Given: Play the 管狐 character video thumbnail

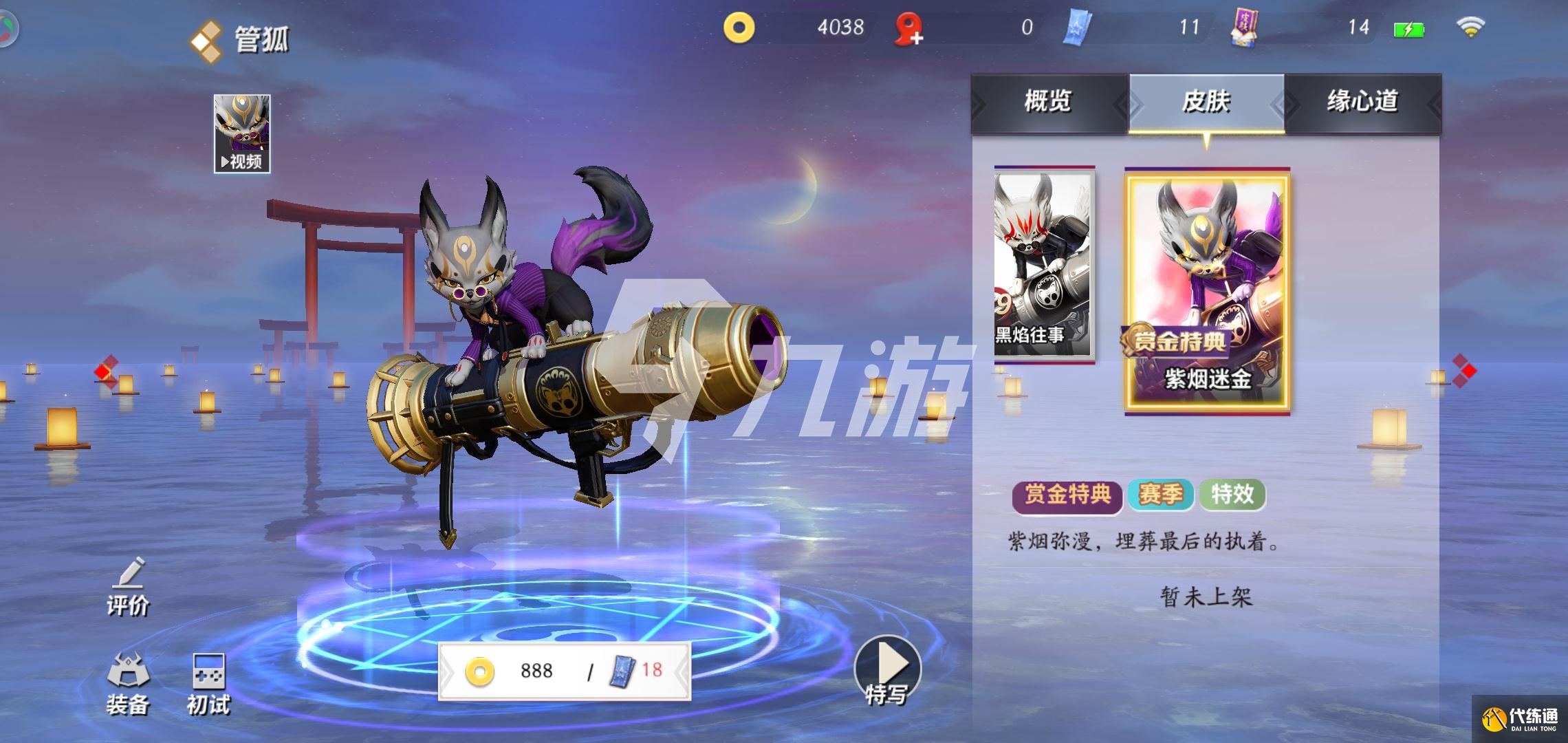Looking at the screenshot, I should [x=242, y=133].
